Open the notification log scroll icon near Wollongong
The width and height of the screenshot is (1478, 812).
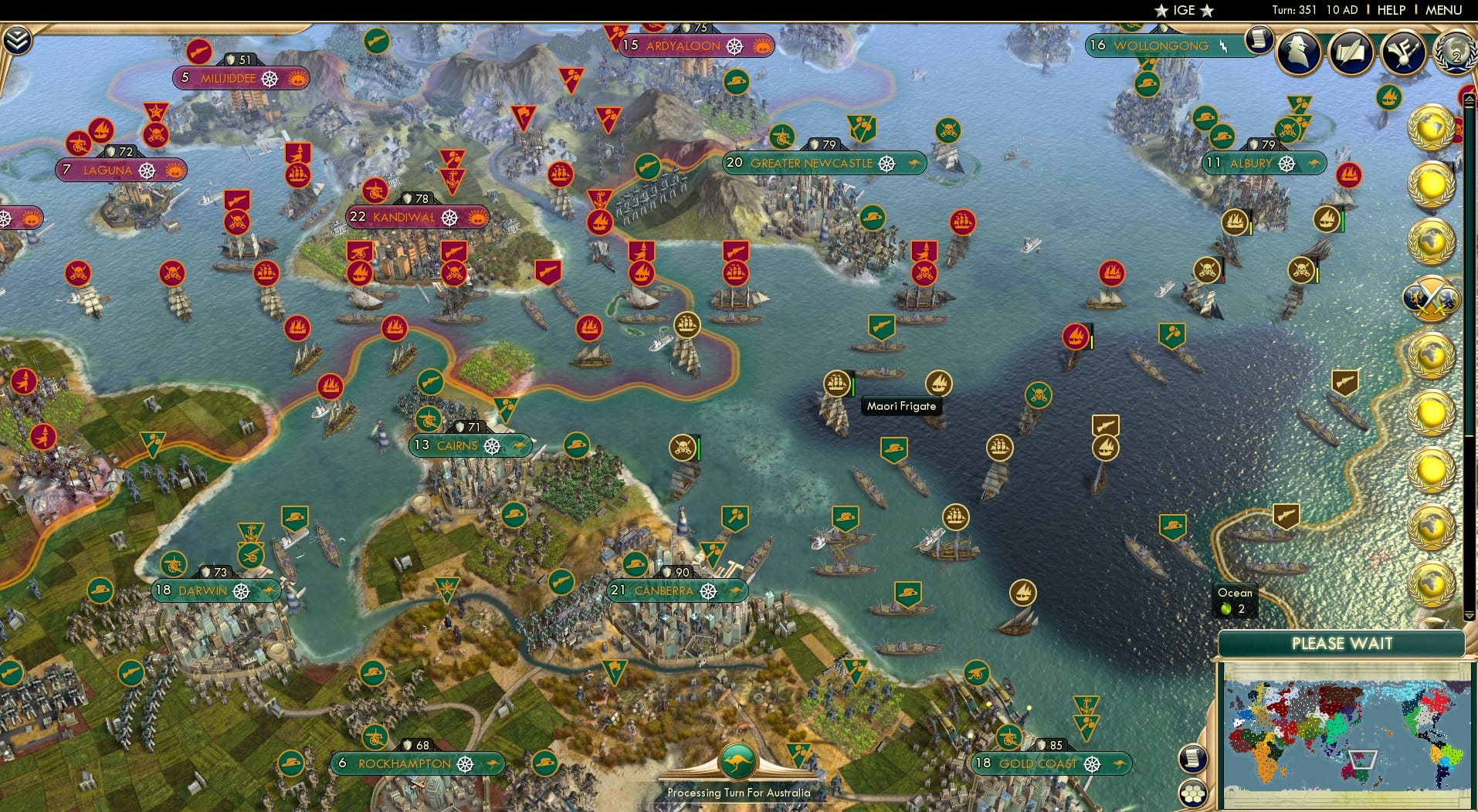click(1259, 39)
